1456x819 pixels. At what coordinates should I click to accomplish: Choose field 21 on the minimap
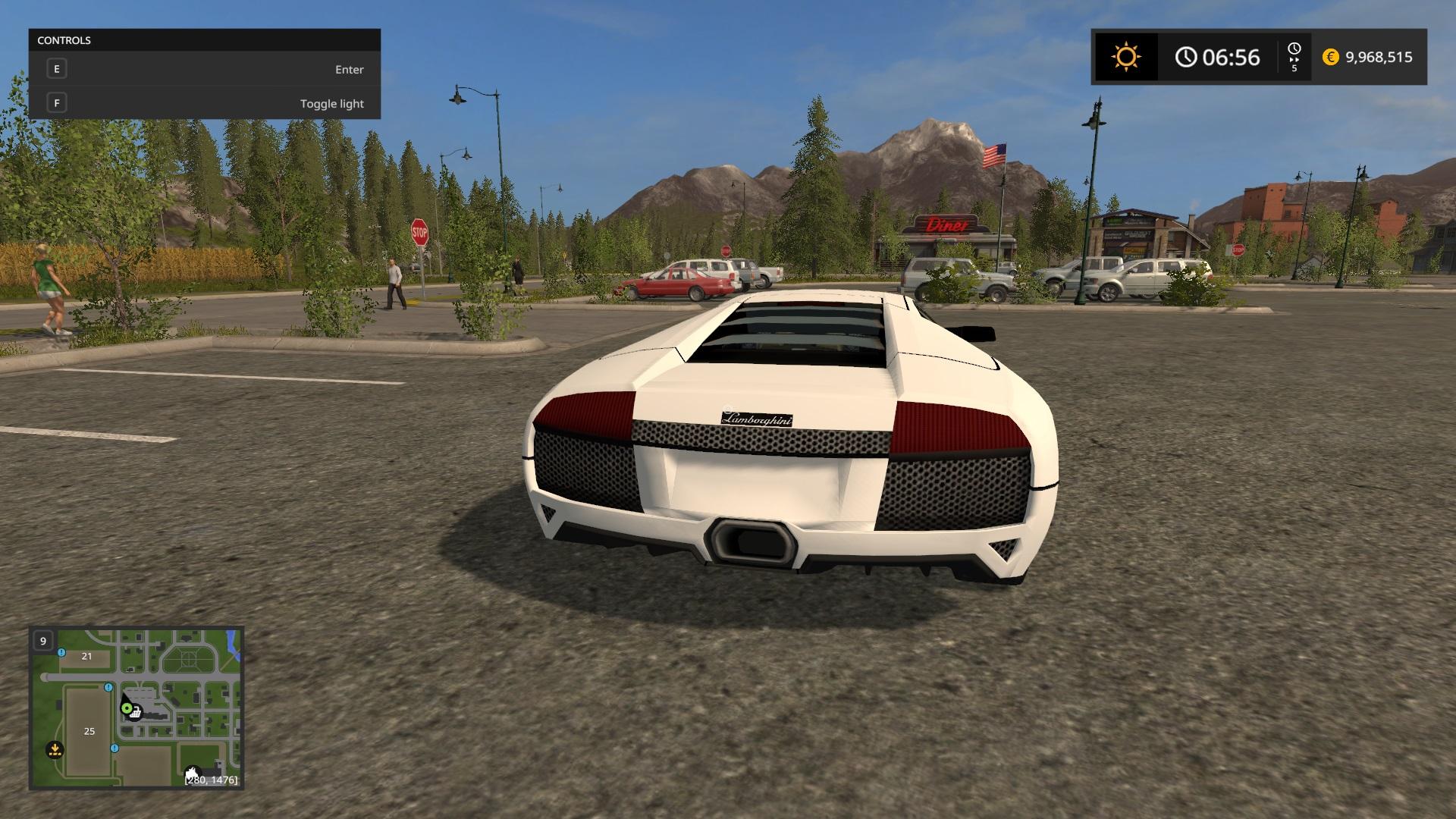pos(86,657)
